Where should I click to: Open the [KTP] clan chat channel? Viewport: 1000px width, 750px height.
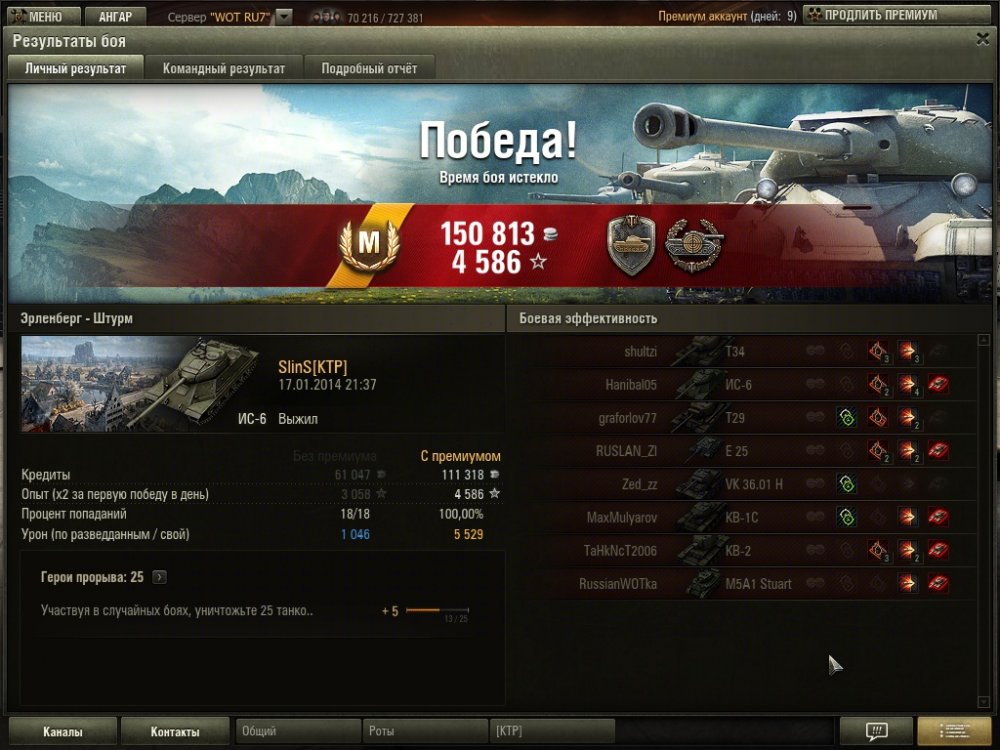(x=551, y=731)
